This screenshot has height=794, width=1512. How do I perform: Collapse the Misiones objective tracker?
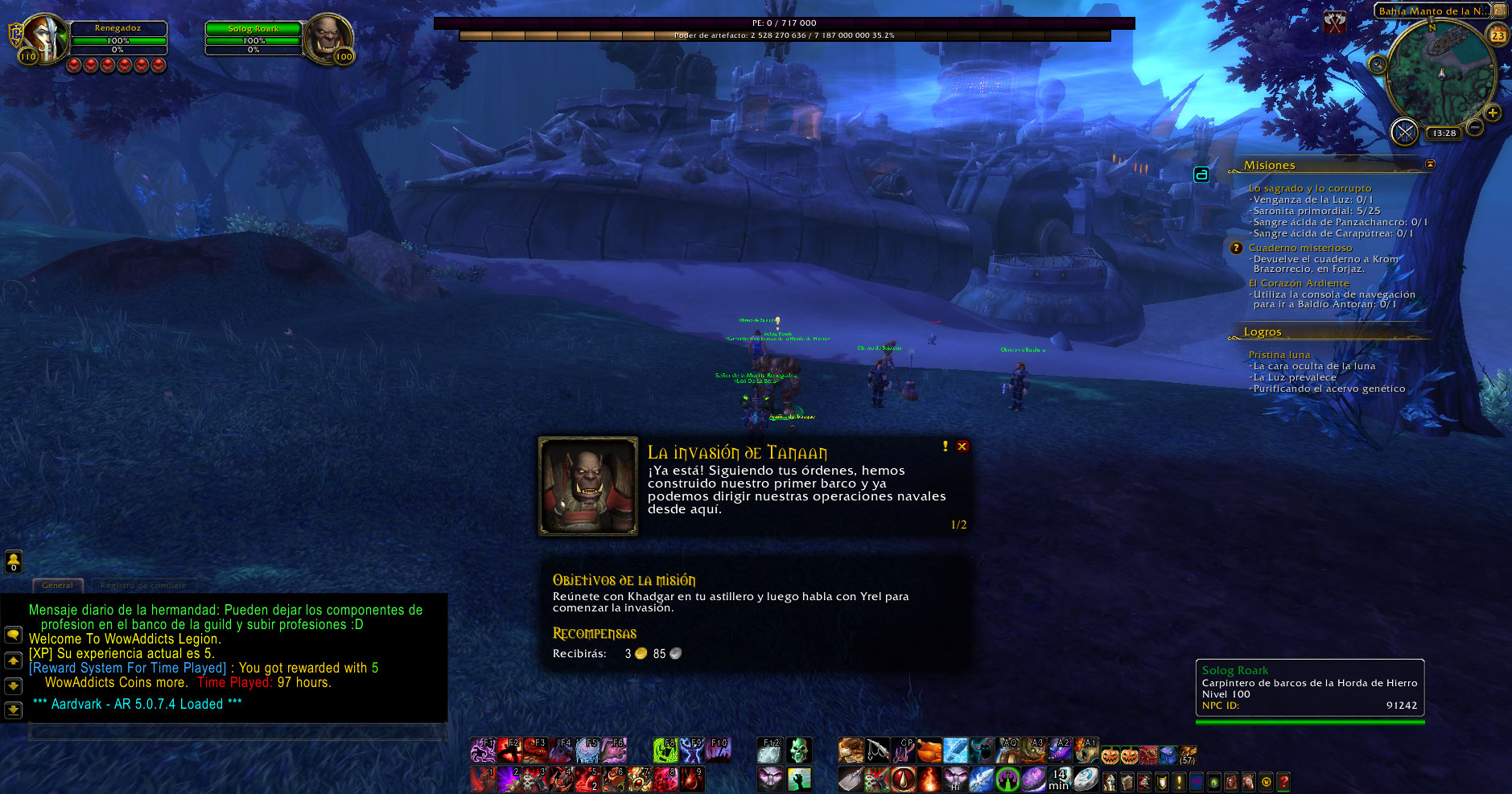tap(1430, 164)
